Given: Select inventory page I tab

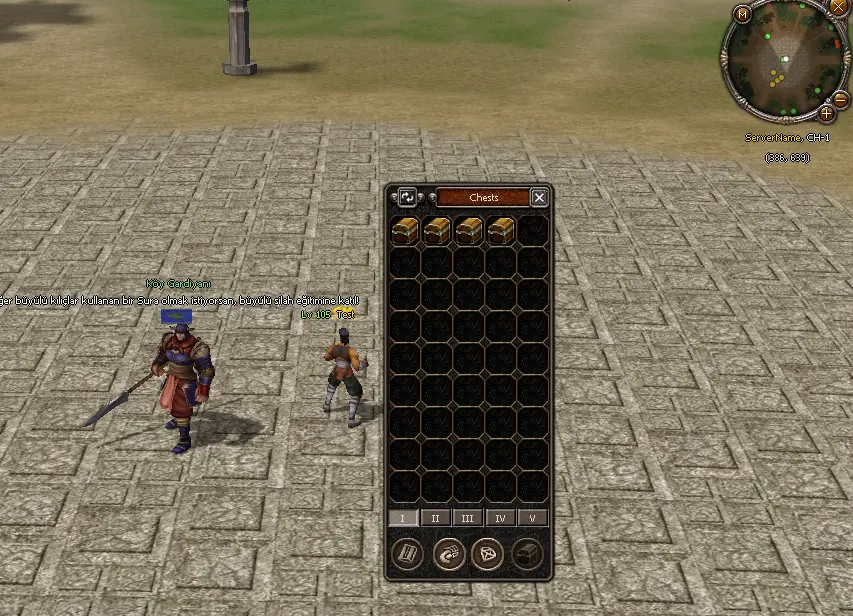Looking at the screenshot, I should (403, 518).
